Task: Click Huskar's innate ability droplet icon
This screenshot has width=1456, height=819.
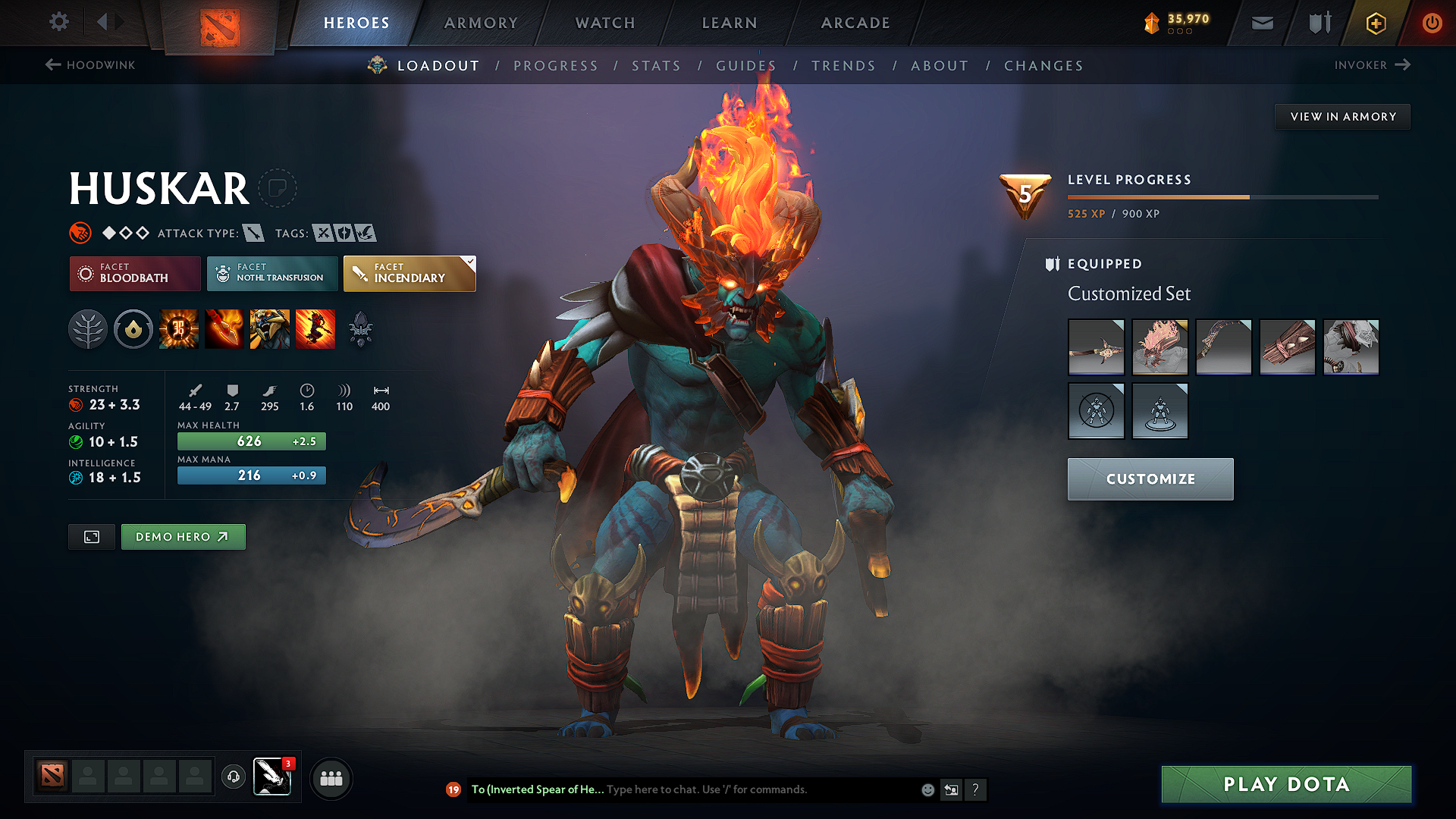Action: (133, 329)
